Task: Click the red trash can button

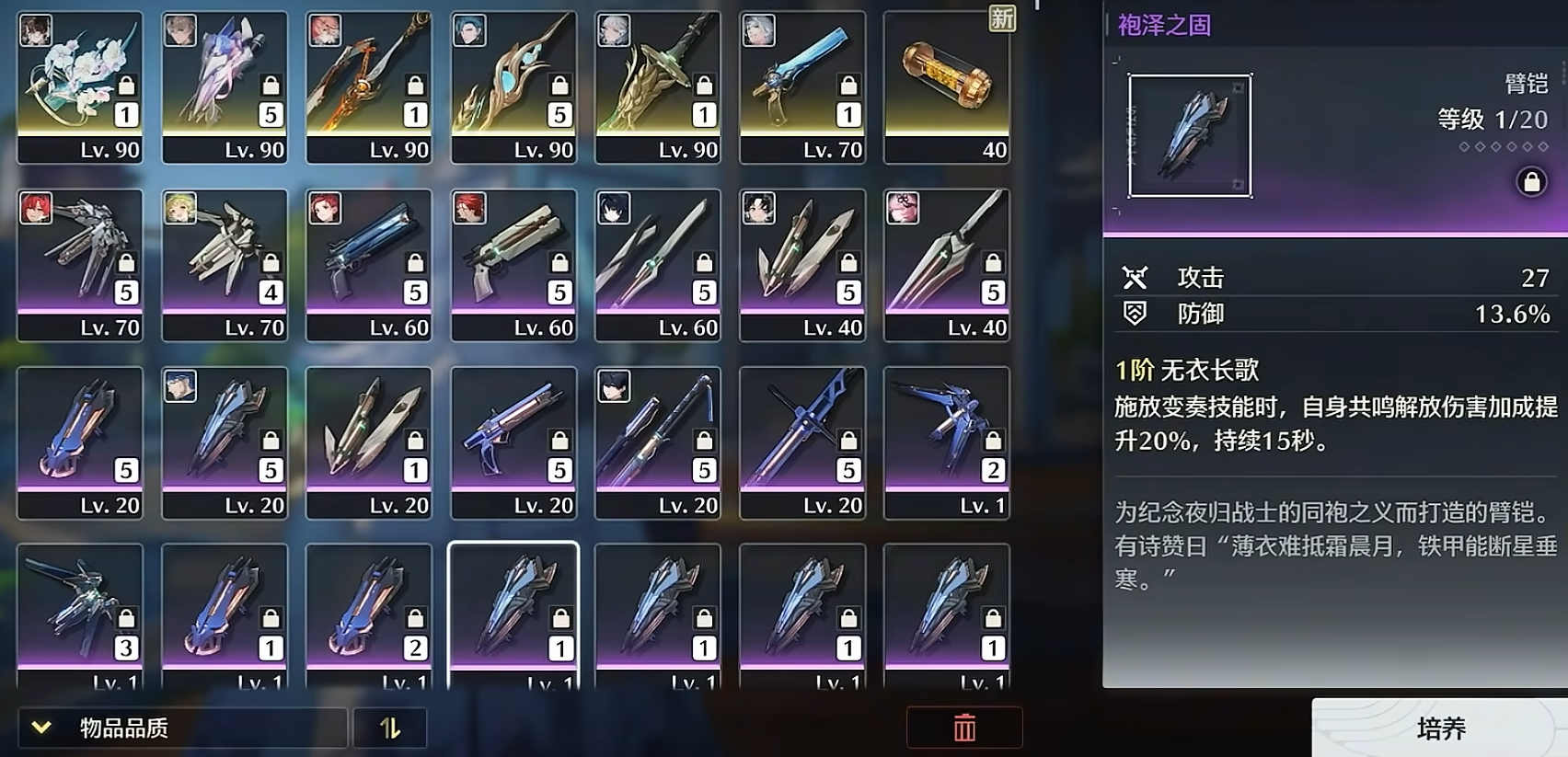Action: (964, 728)
